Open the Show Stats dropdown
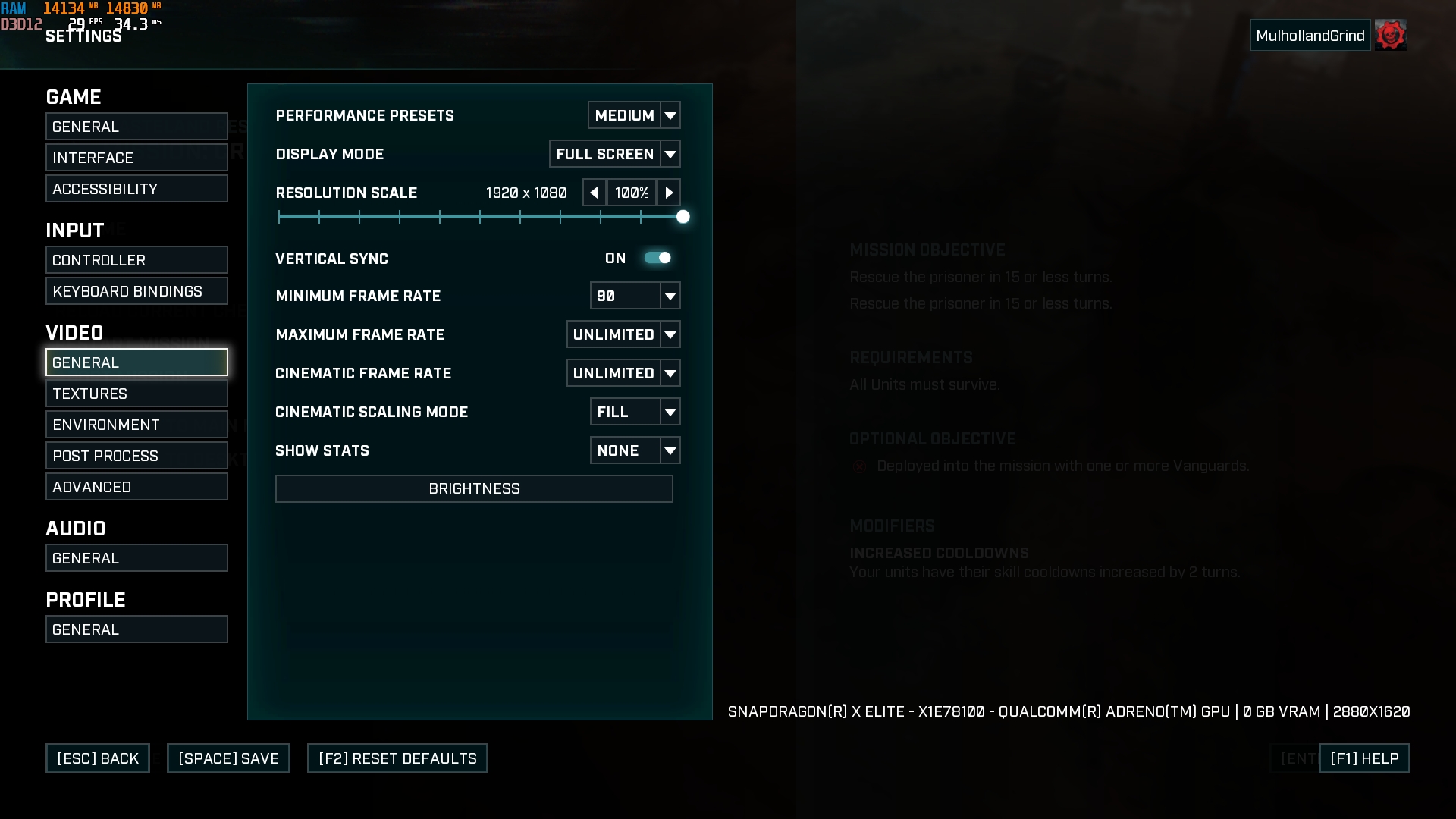 (635, 450)
